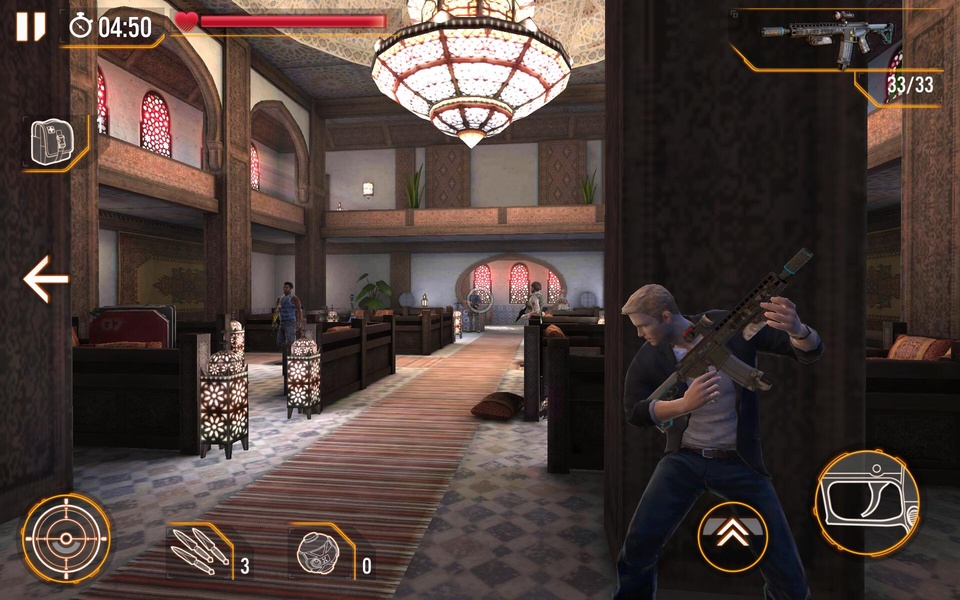Activate the crosshair aim button

[x=67, y=538]
